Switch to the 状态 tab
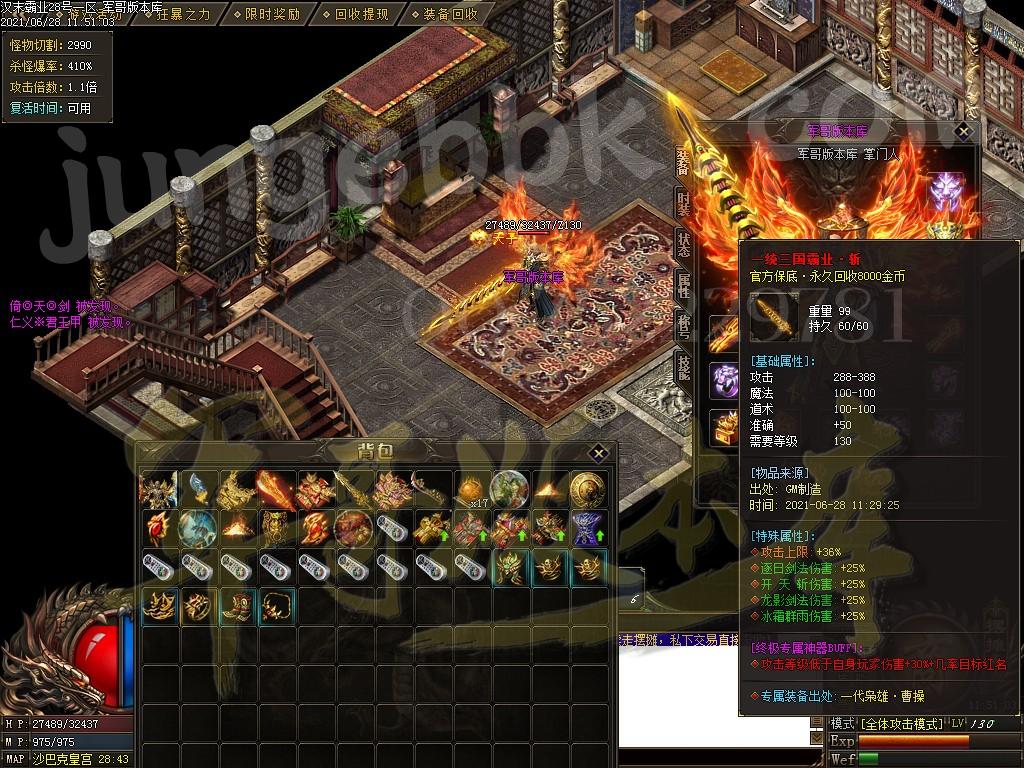 pyautogui.click(x=683, y=241)
